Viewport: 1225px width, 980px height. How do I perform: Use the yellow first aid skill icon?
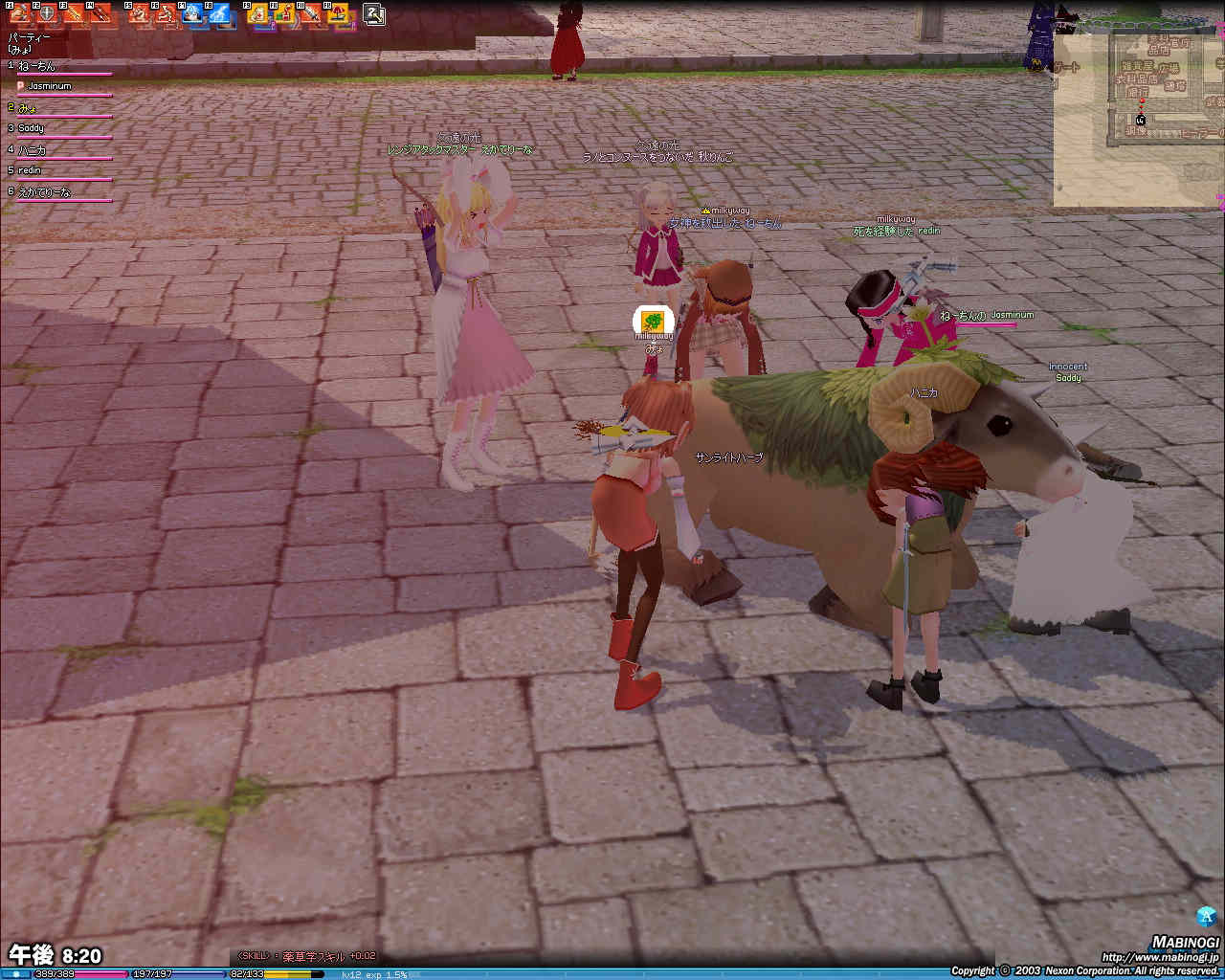click(x=259, y=14)
